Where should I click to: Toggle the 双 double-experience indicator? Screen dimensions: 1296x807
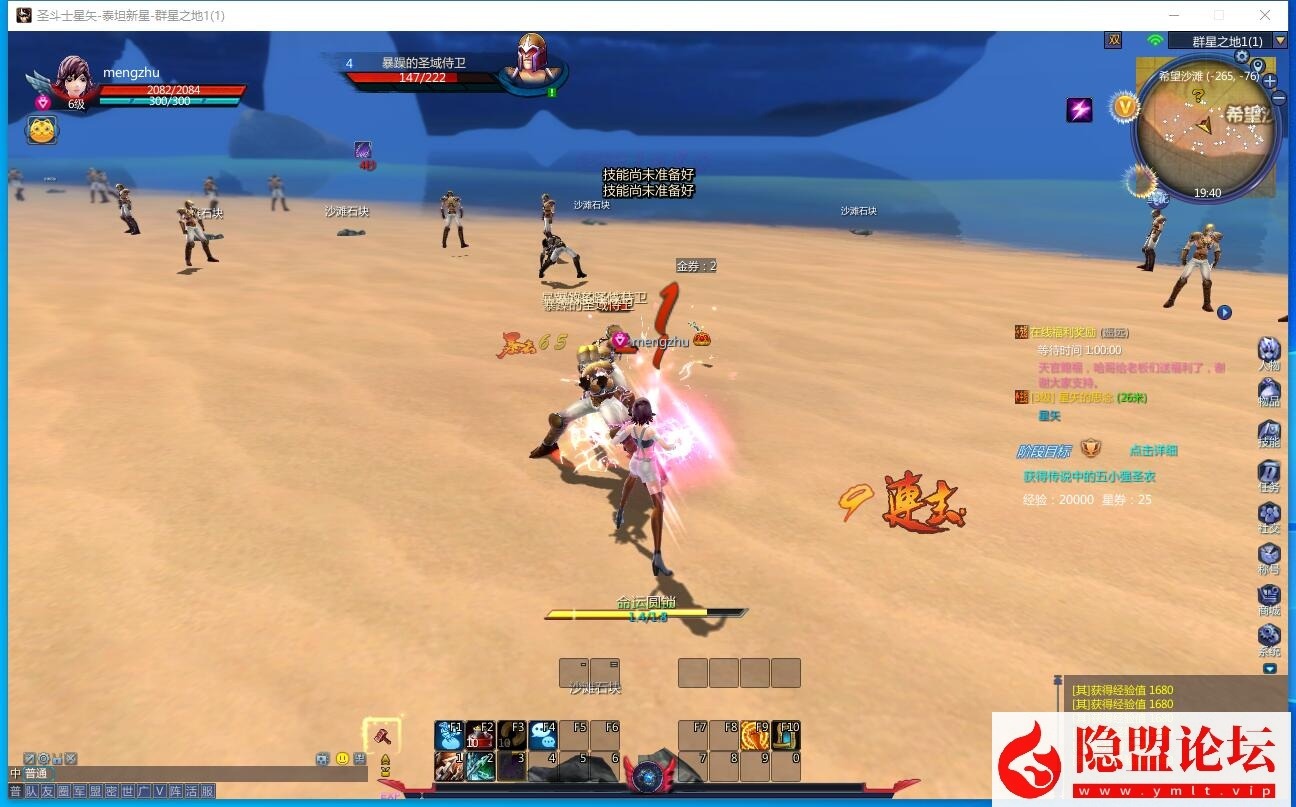click(1115, 40)
